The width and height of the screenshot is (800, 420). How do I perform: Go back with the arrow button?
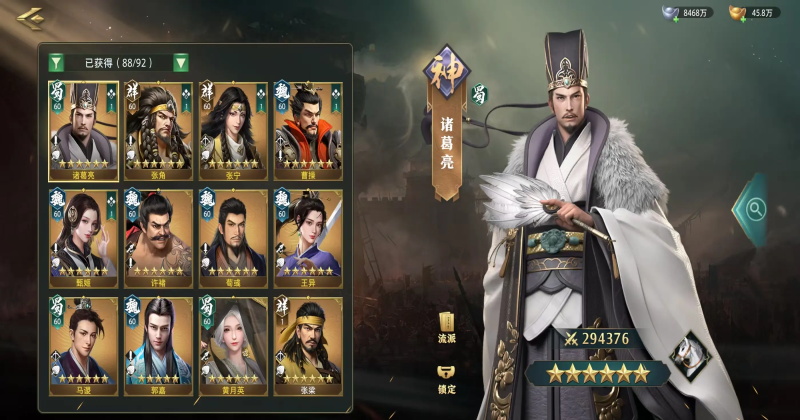[30, 17]
